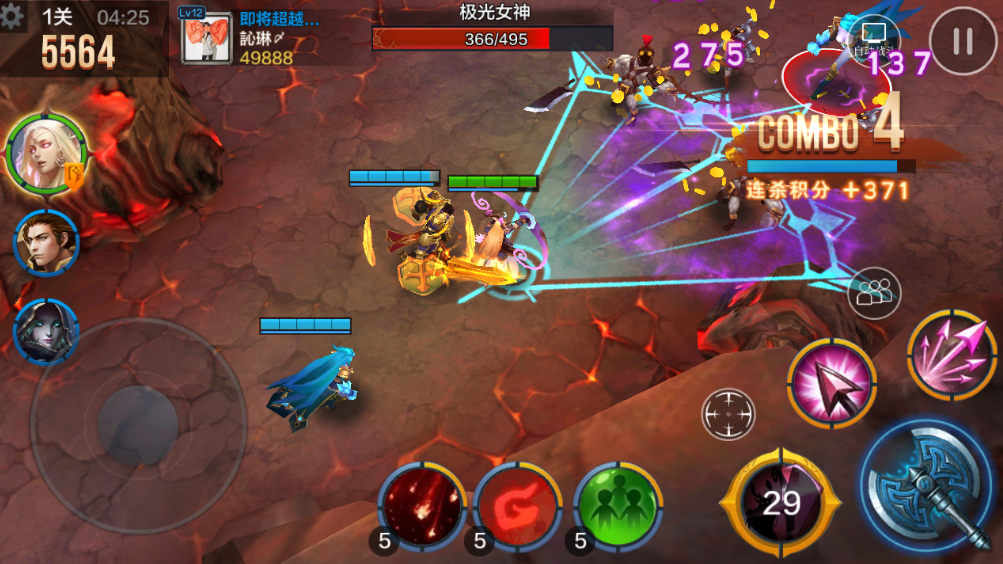Viewport: 1003px width, 564px height.
Task: Cast the pink multi-arrow volley skill
Action: [951, 355]
